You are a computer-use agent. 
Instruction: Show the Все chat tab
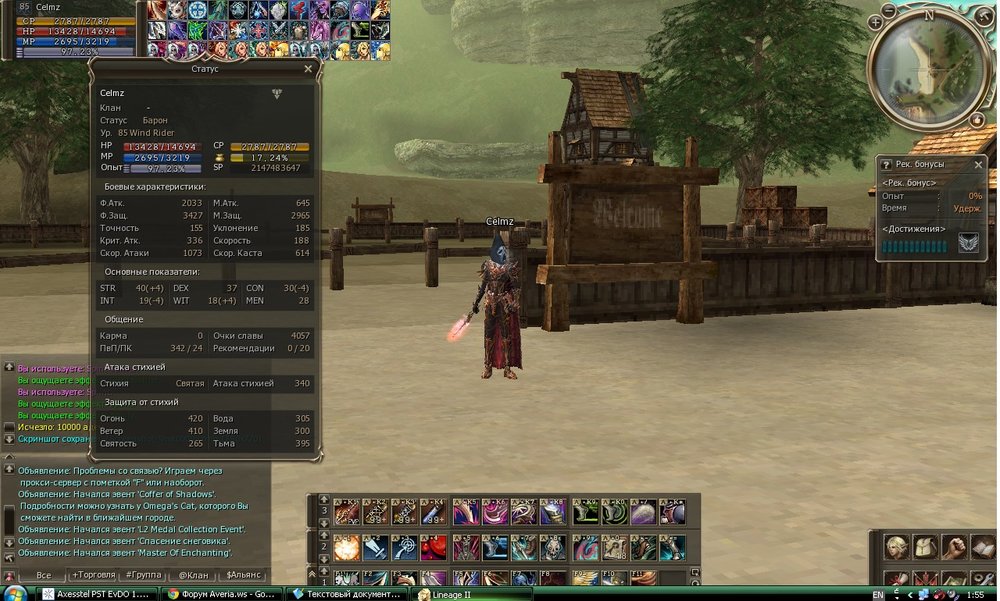tap(43, 575)
